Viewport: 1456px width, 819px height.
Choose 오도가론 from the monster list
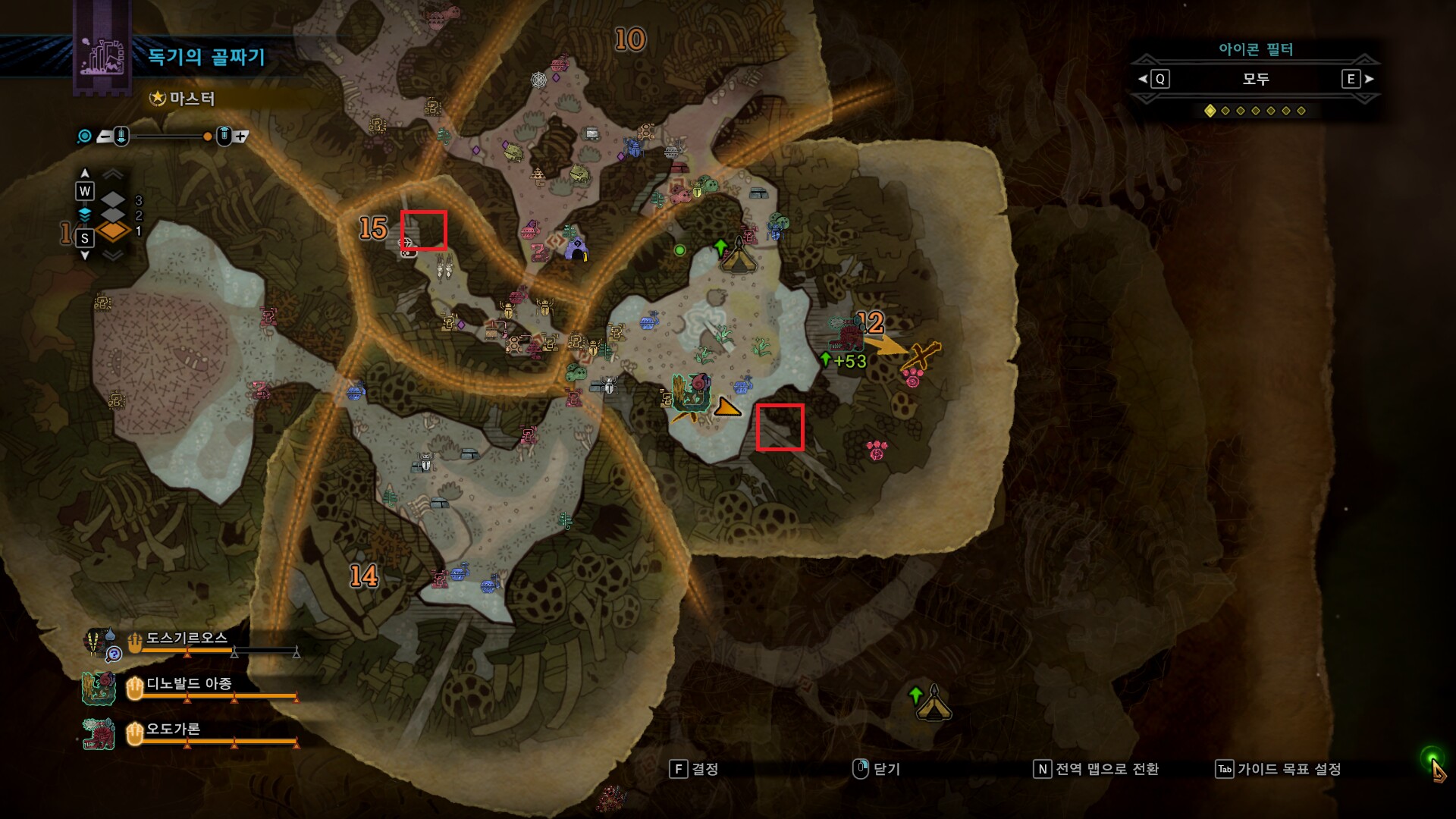173,730
